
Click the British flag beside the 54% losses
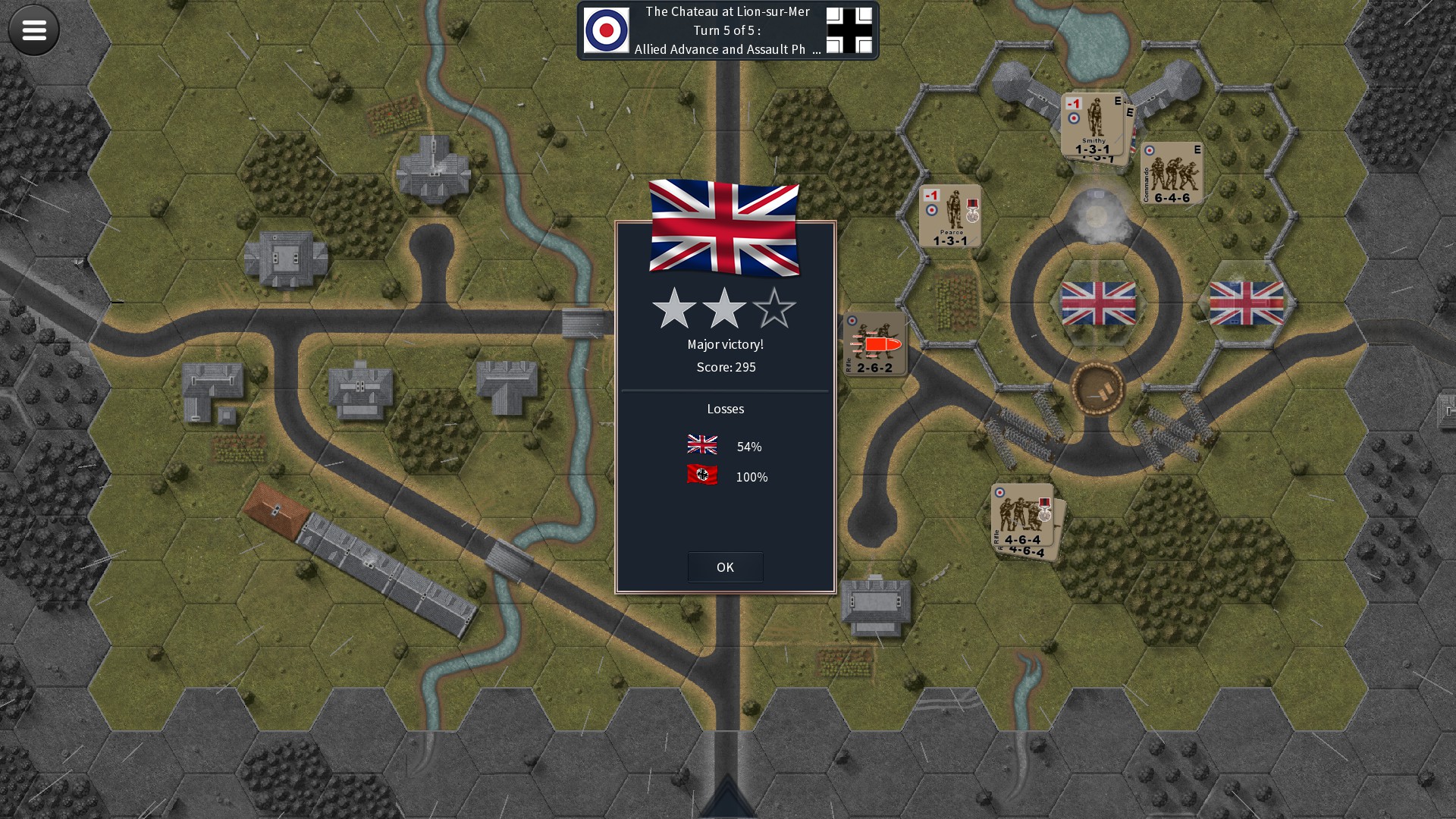(702, 446)
